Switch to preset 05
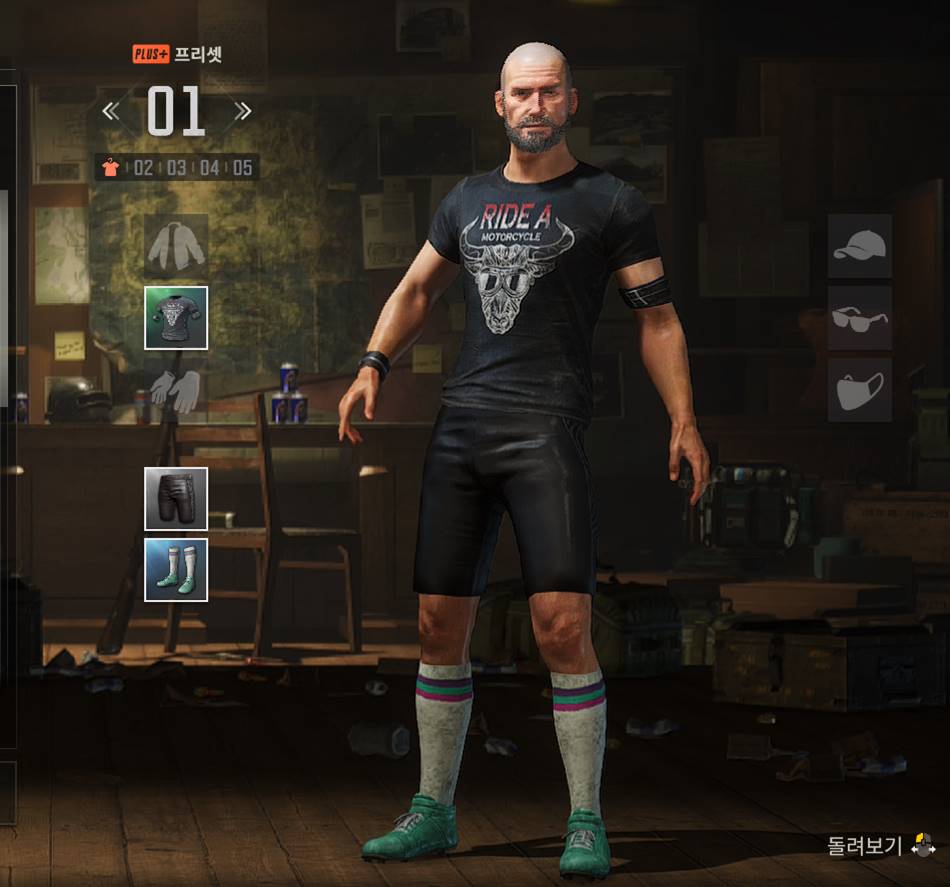 click(242, 167)
